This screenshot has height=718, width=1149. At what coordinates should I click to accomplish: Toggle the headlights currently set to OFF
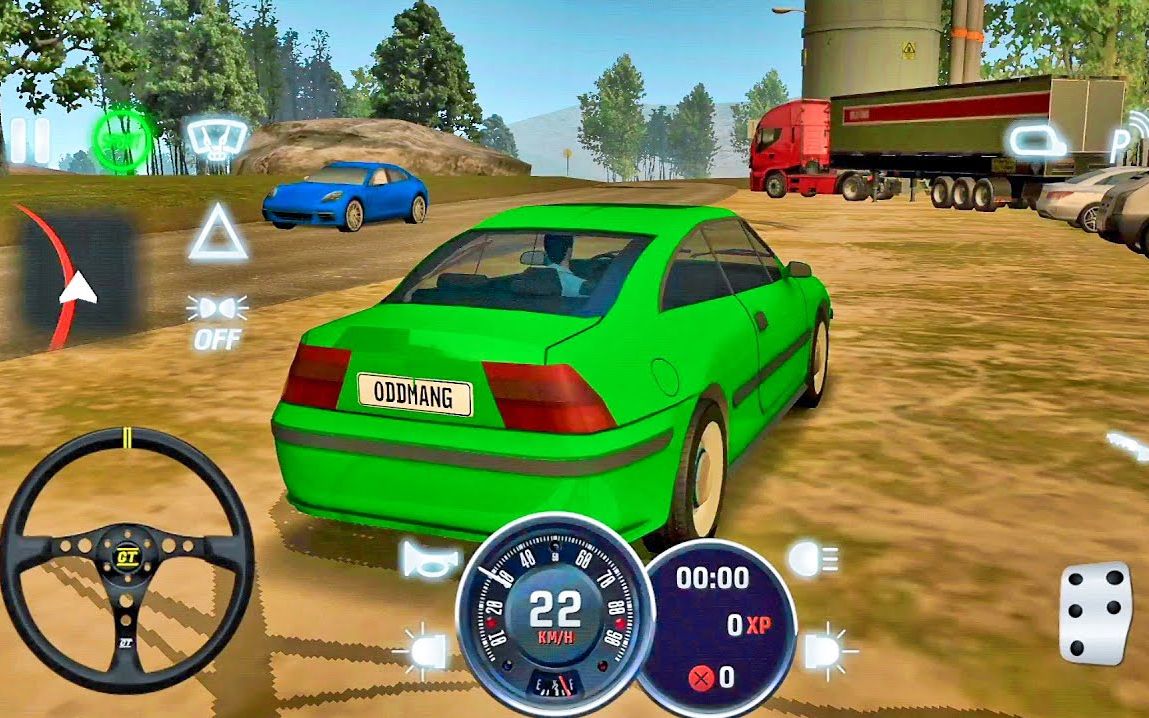[x=217, y=321]
